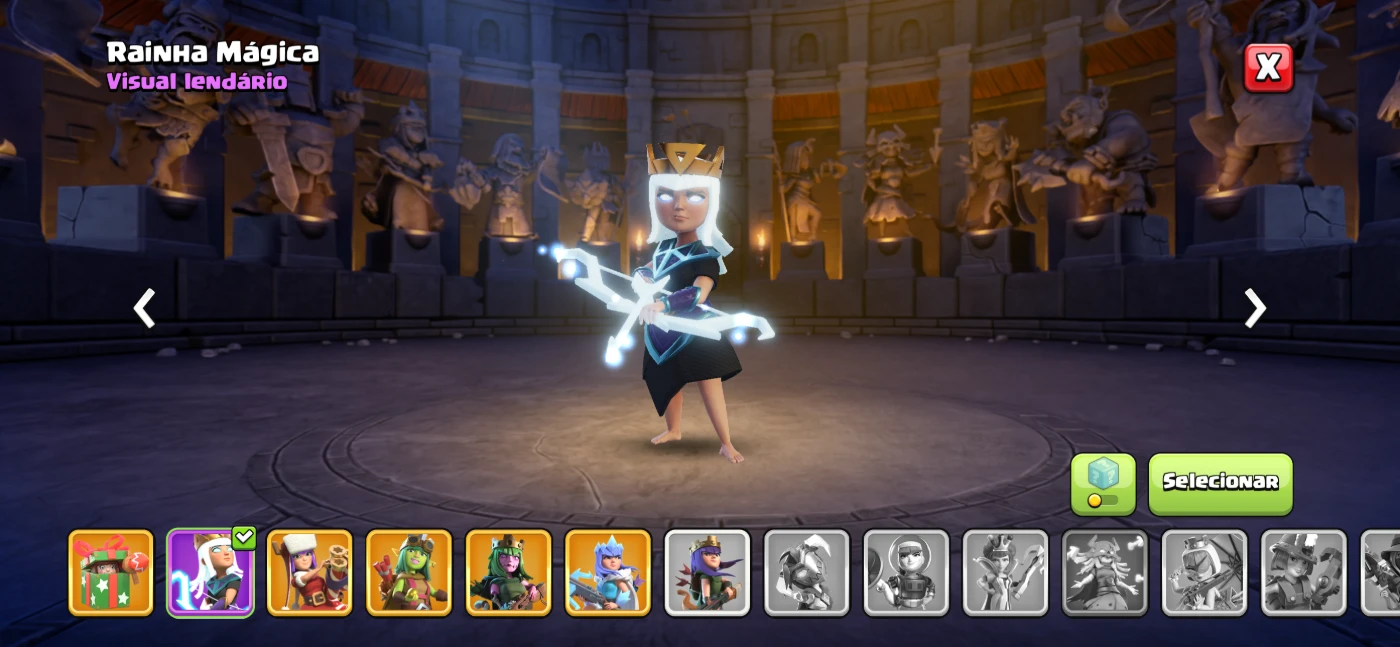Select the gift box queen skin
The image size is (1400, 647).
click(x=111, y=572)
